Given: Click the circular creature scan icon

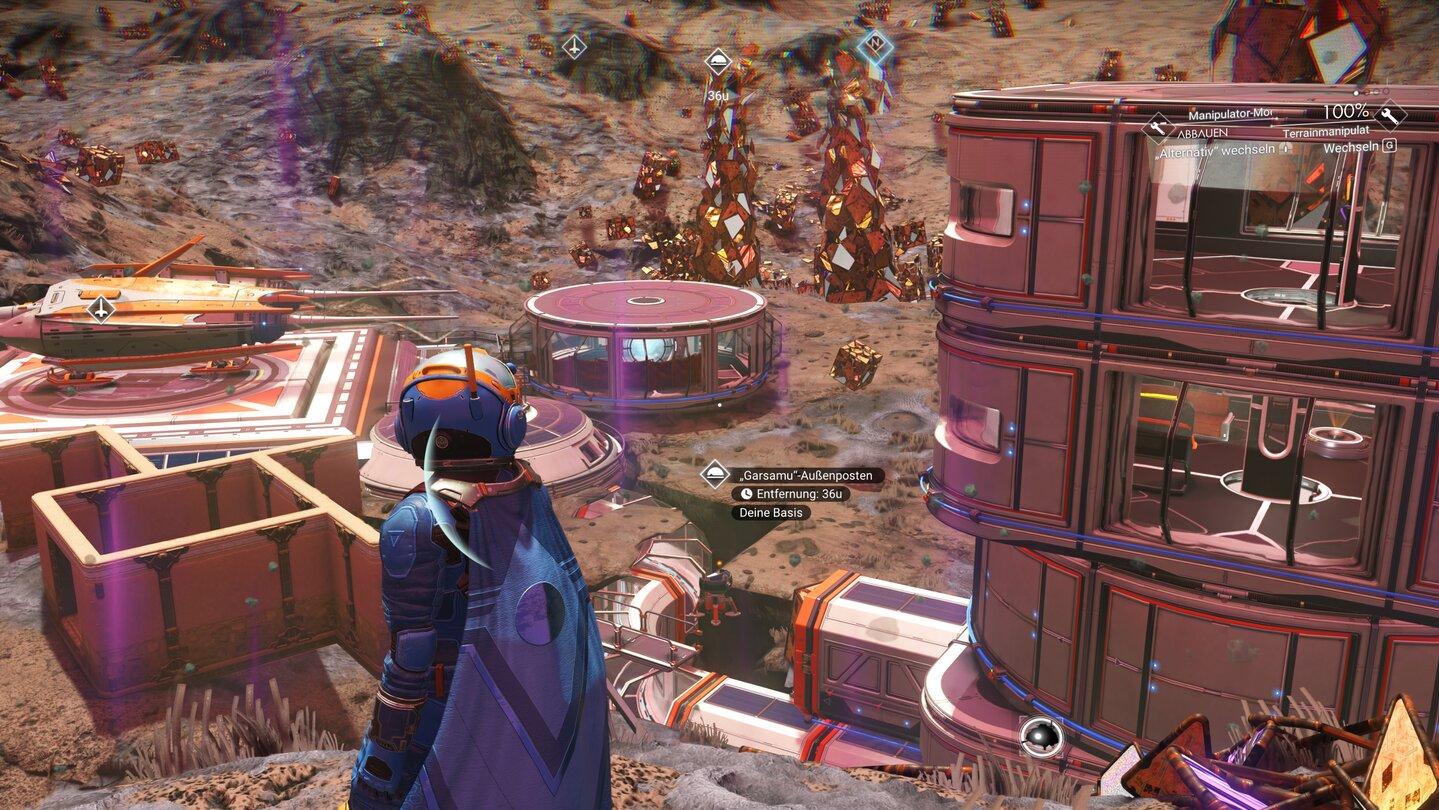Looking at the screenshot, I should pyautogui.click(x=1040, y=738).
